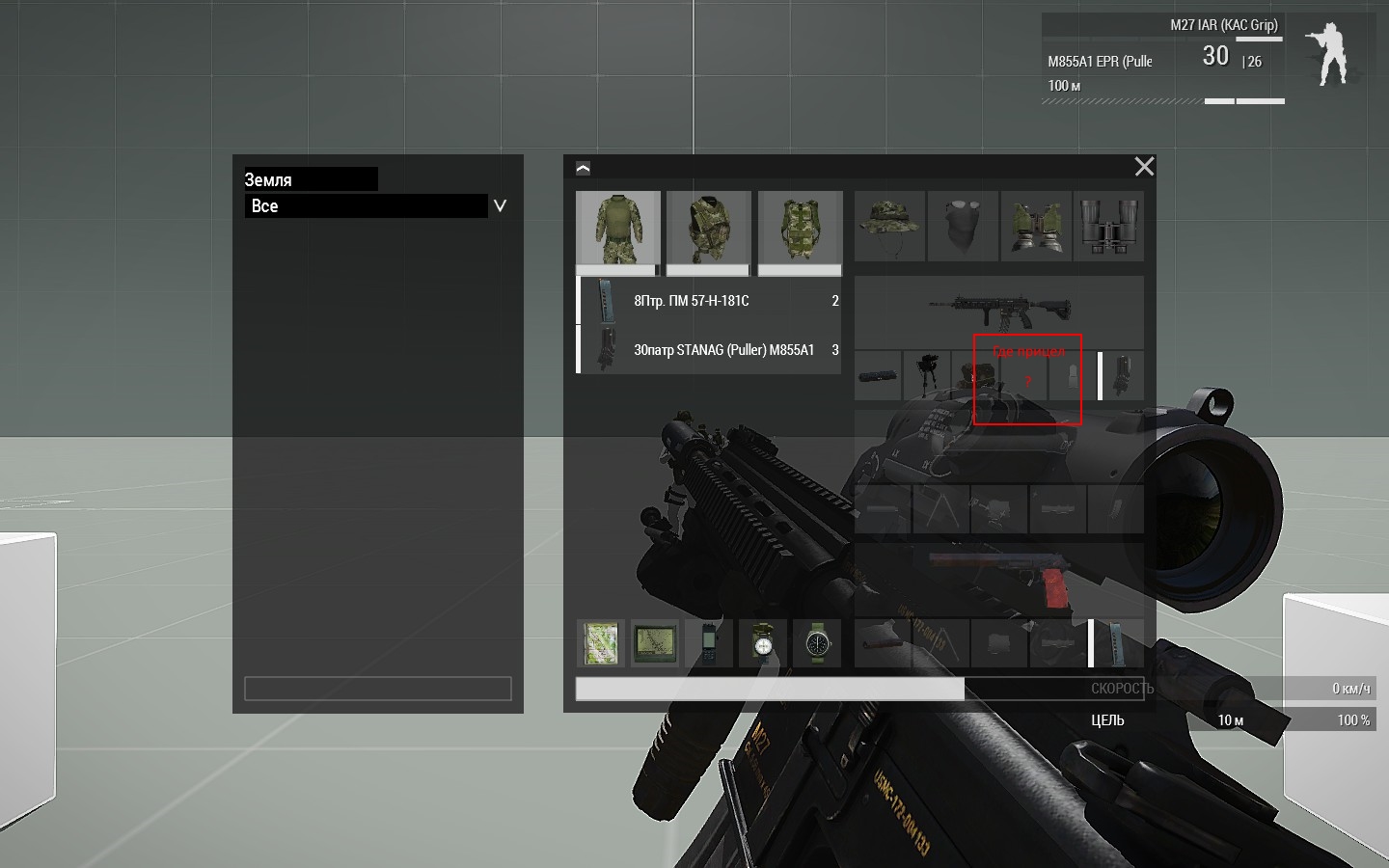The width and height of the screenshot is (1389, 868).
Task: Select the night vision goggles slot
Action: pyautogui.click(x=1035, y=226)
